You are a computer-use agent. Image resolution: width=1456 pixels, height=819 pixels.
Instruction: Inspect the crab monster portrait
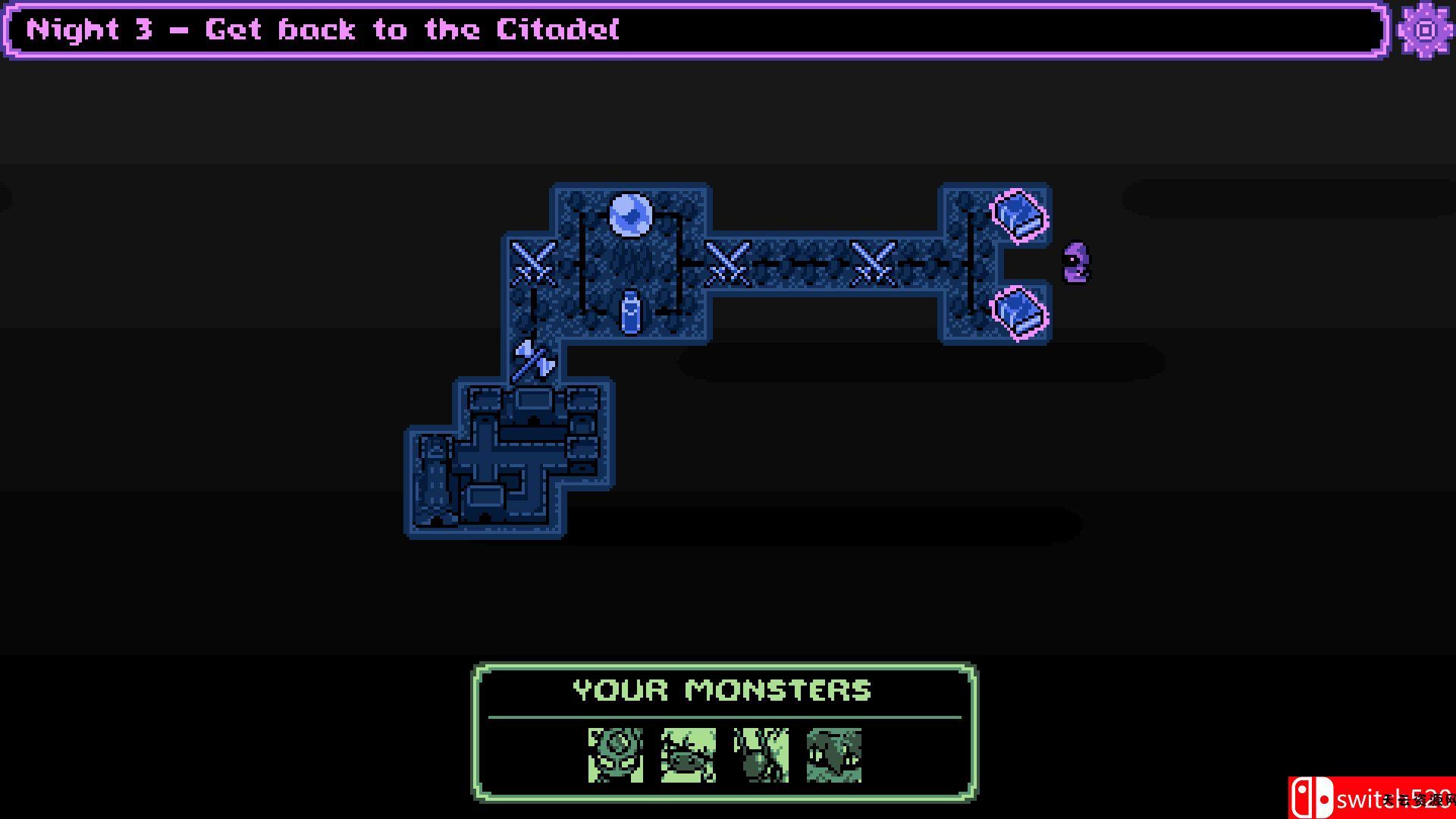(688, 755)
